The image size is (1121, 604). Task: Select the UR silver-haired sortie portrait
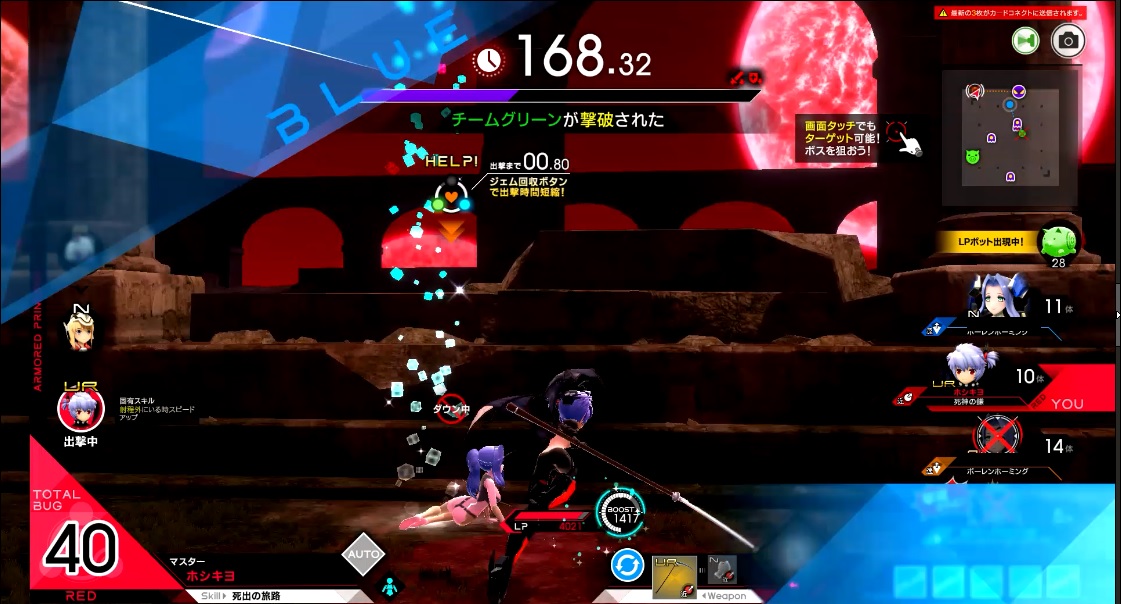80,410
